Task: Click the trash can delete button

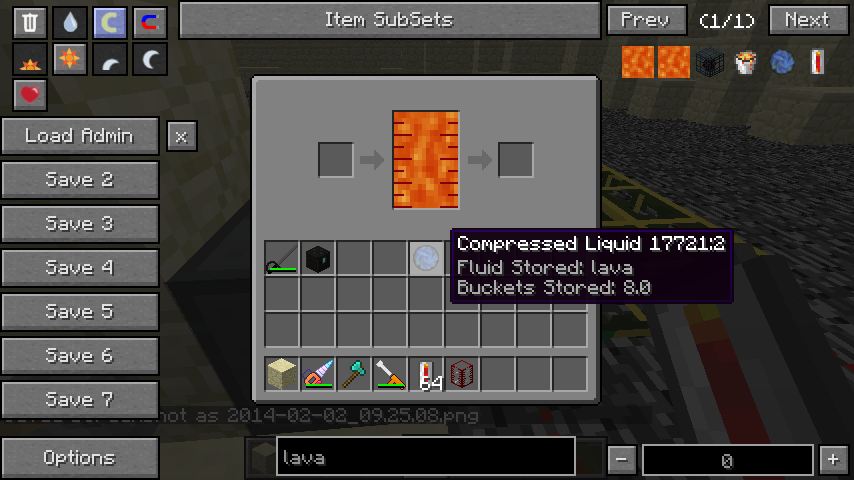Action: coord(30,22)
